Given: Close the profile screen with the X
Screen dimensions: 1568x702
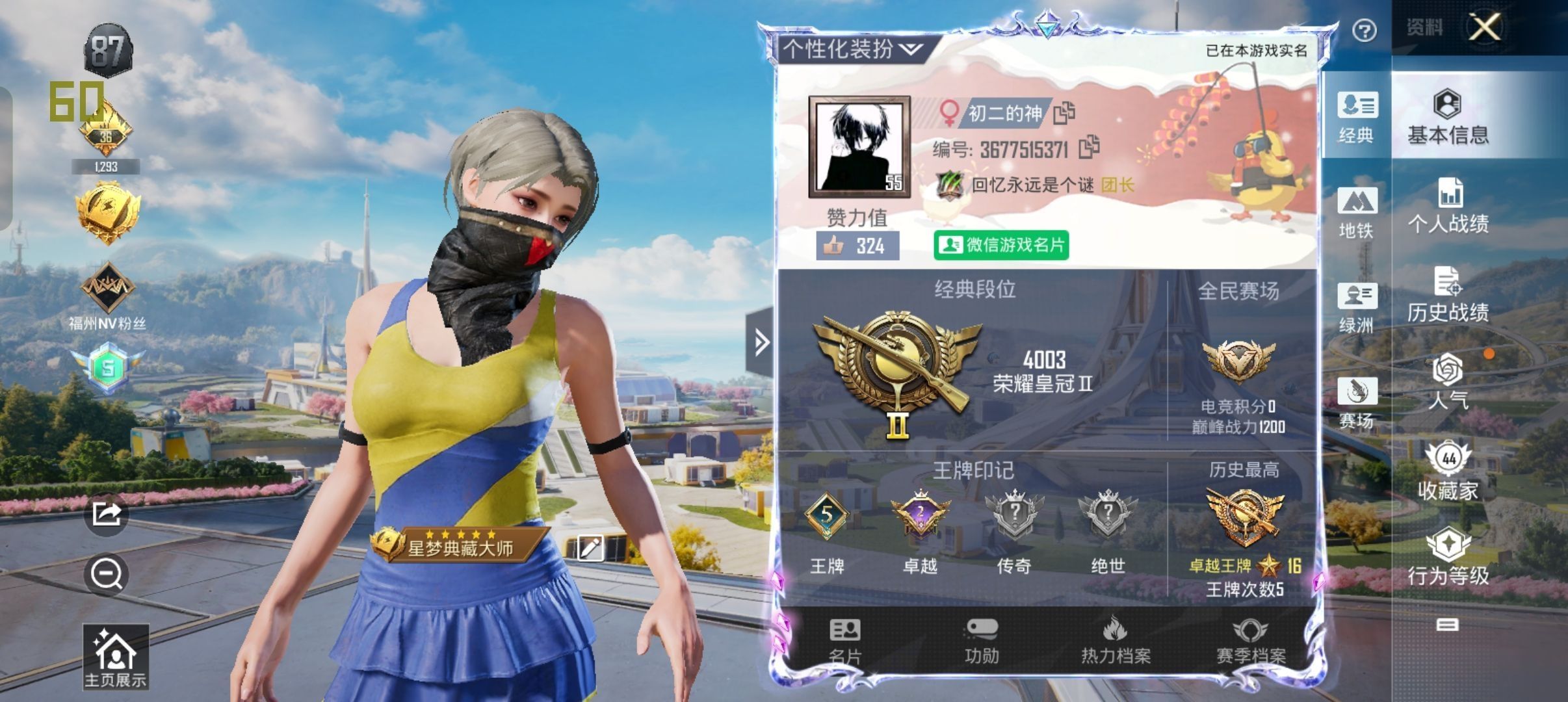Looking at the screenshot, I should (1485, 28).
